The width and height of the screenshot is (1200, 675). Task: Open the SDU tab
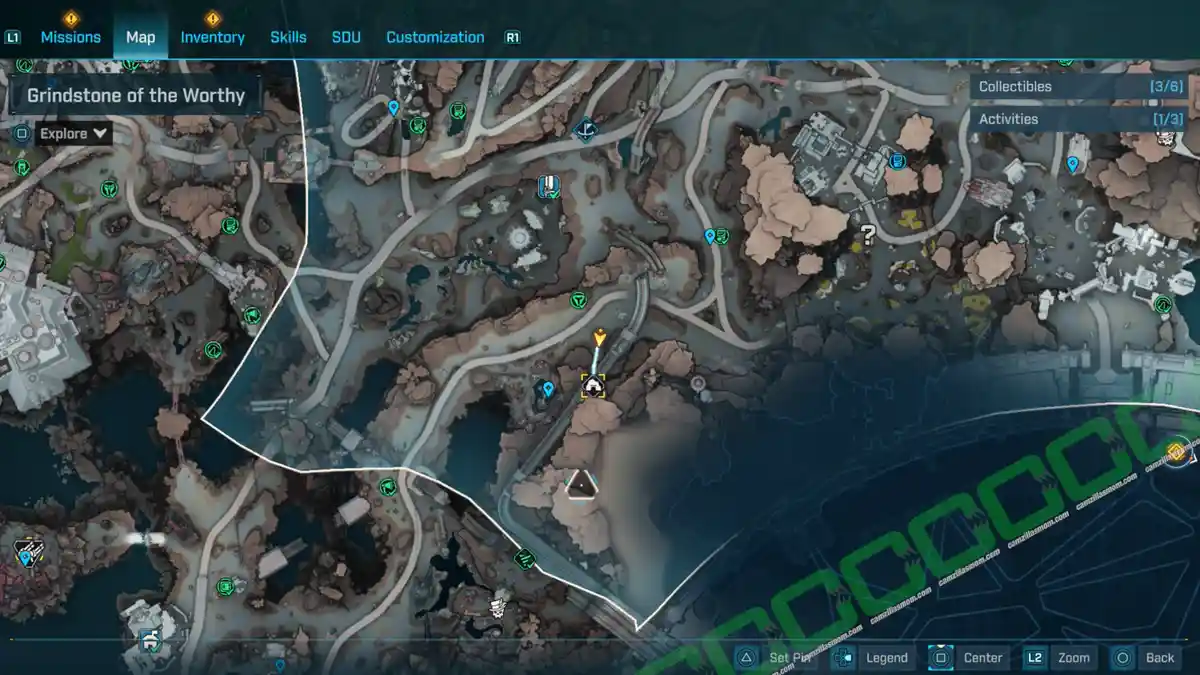346,37
